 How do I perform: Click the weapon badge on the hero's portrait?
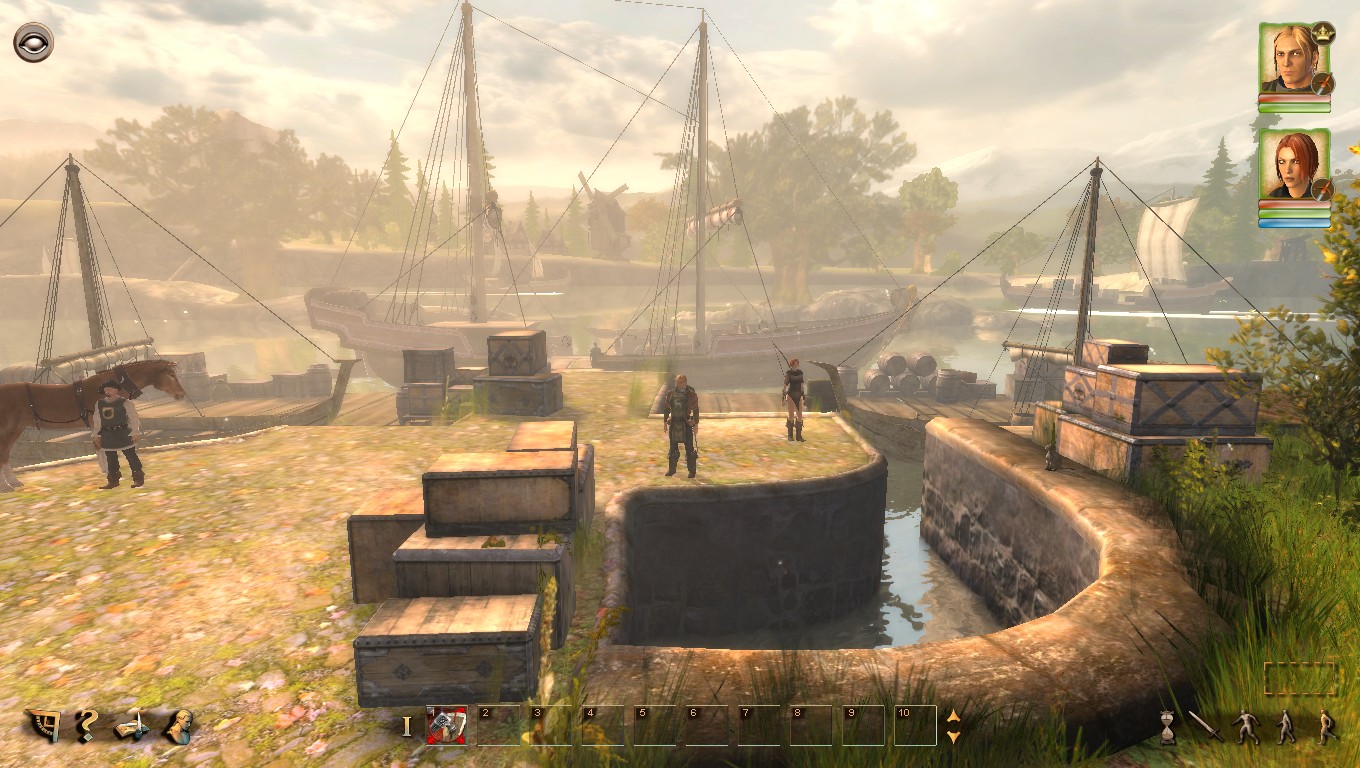1323,83
